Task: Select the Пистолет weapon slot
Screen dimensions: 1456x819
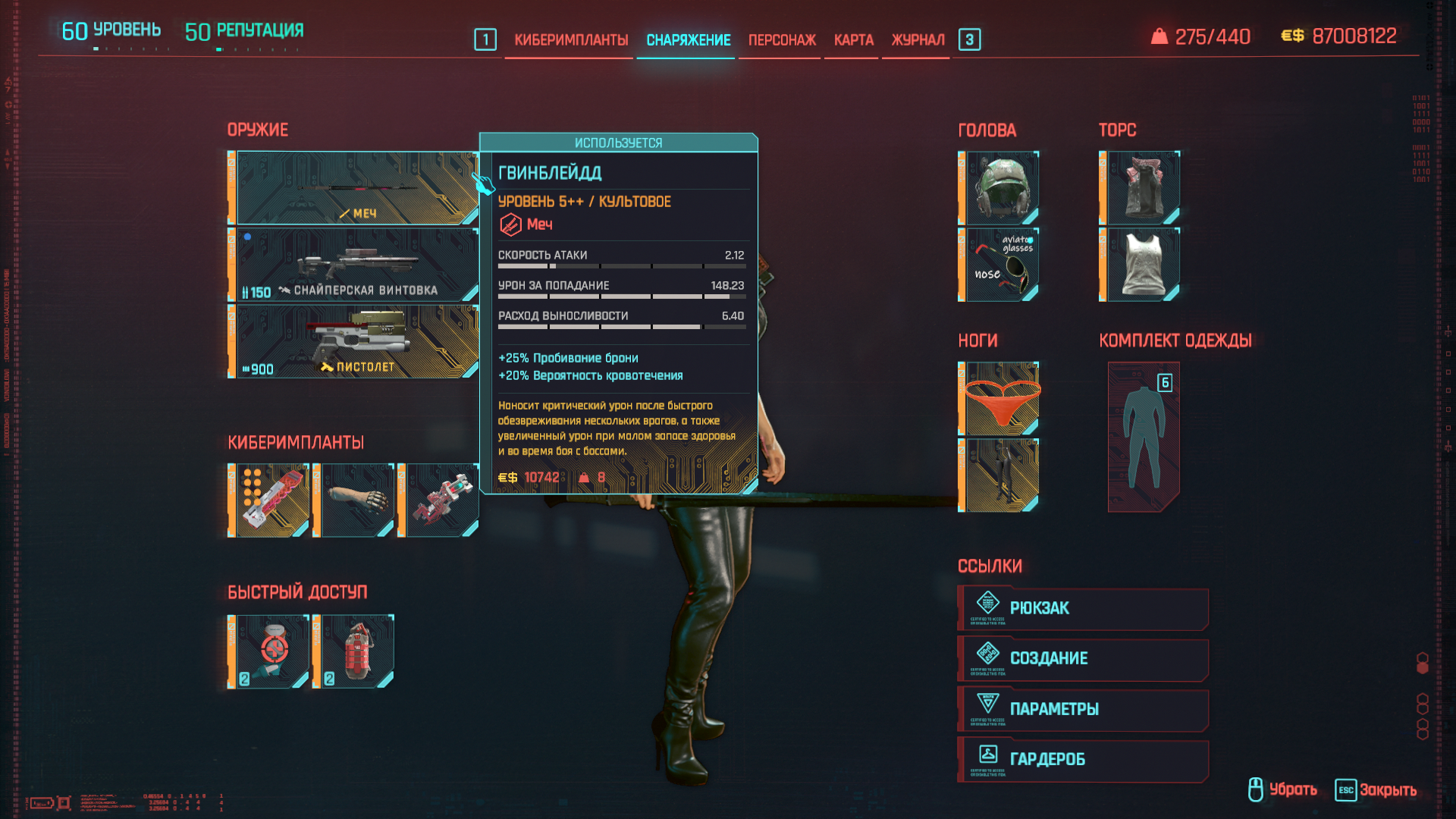Action: click(356, 341)
